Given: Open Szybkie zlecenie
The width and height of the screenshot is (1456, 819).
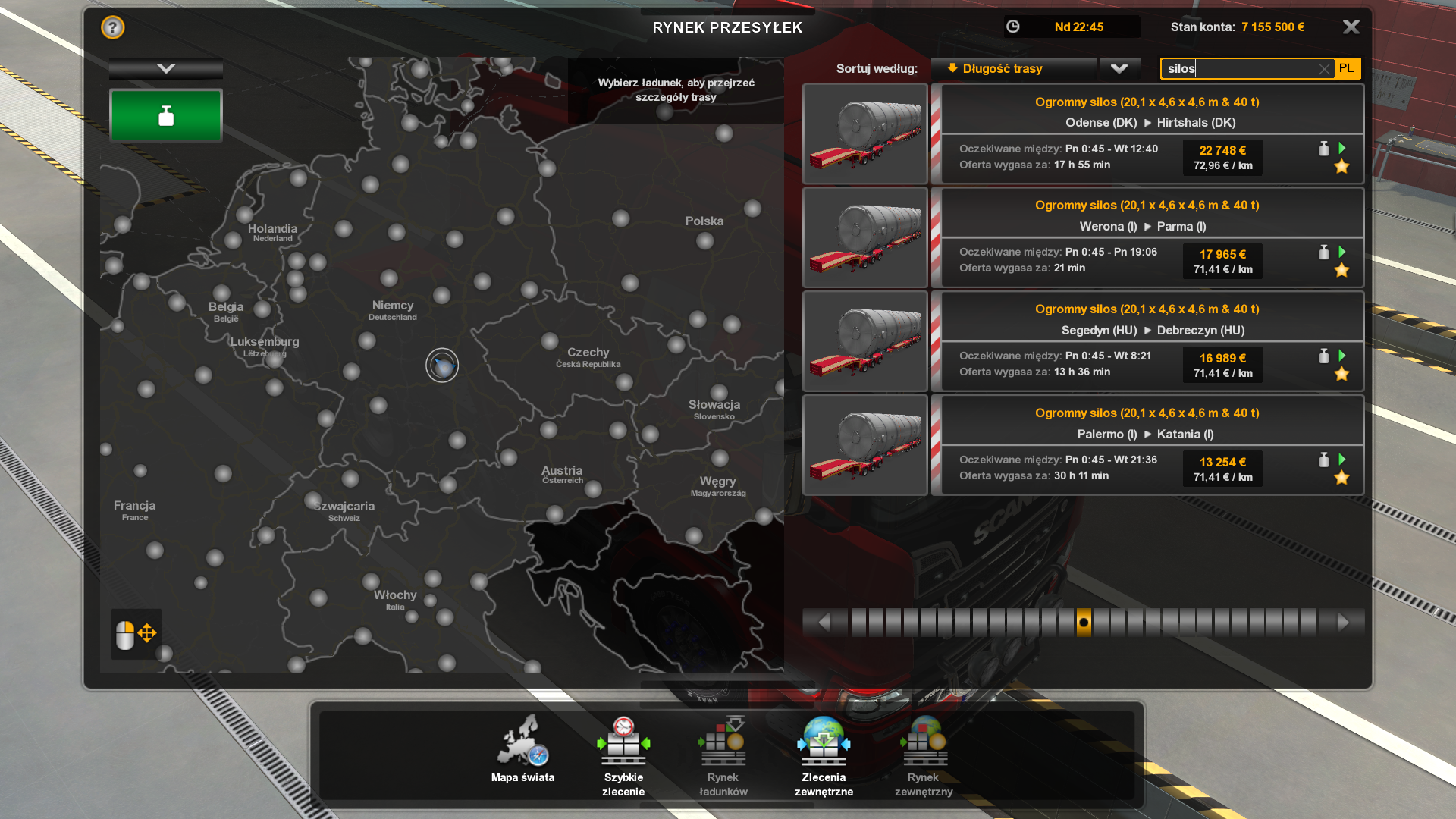Looking at the screenshot, I should tap(623, 755).
